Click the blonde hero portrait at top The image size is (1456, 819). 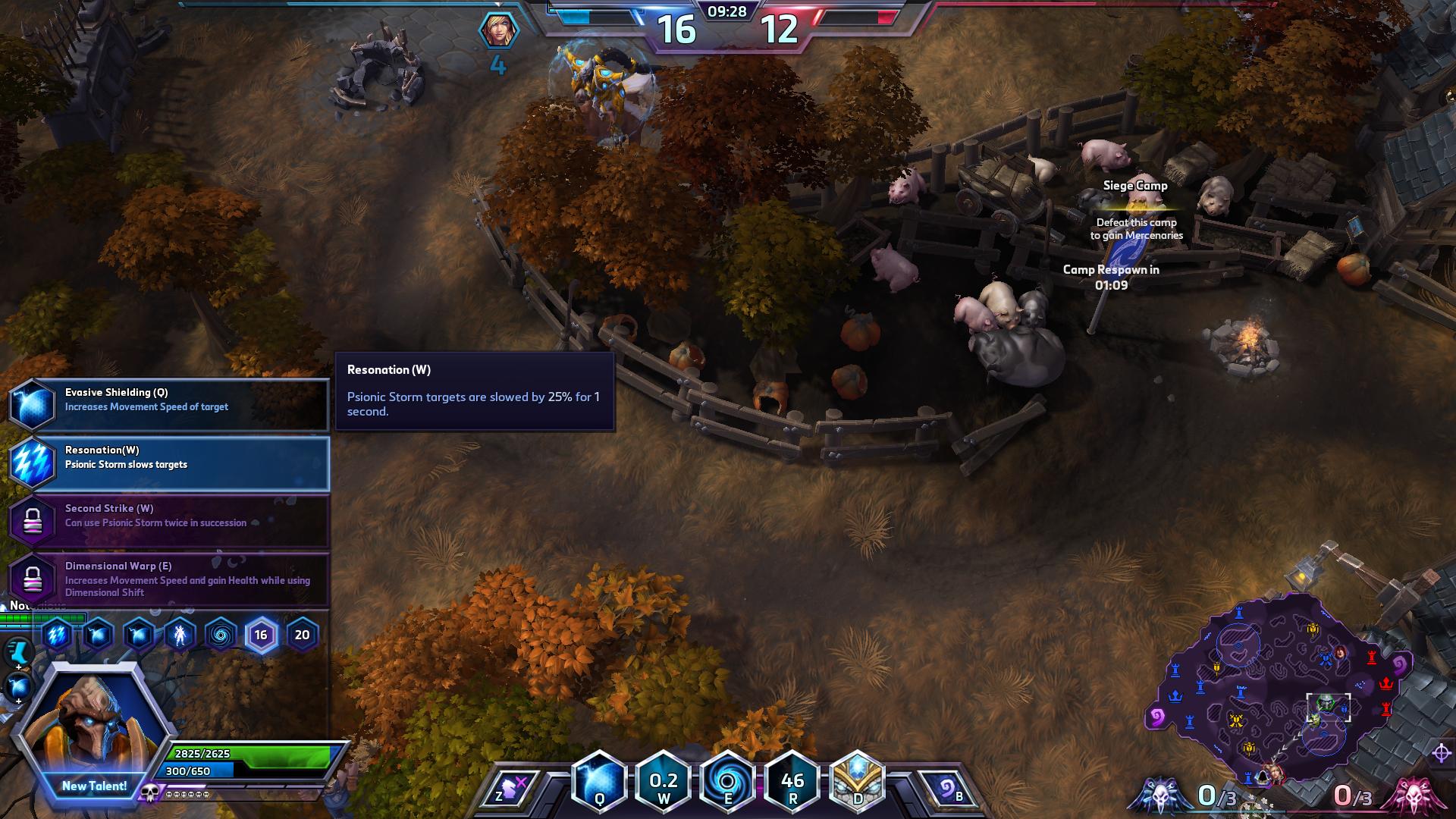pyautogui.click(x=499, y=30)
